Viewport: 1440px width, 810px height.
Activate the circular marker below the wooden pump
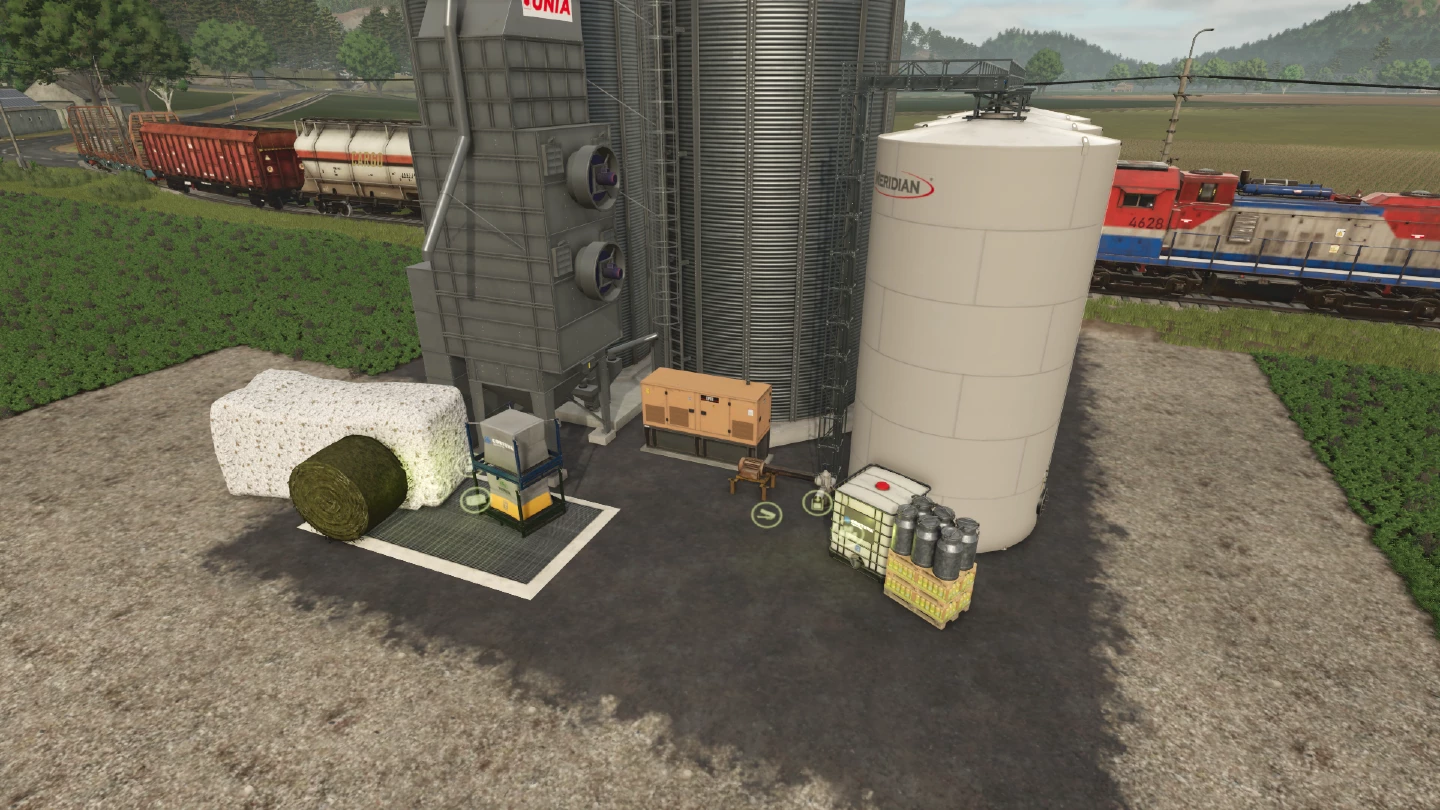coord(766,515)
